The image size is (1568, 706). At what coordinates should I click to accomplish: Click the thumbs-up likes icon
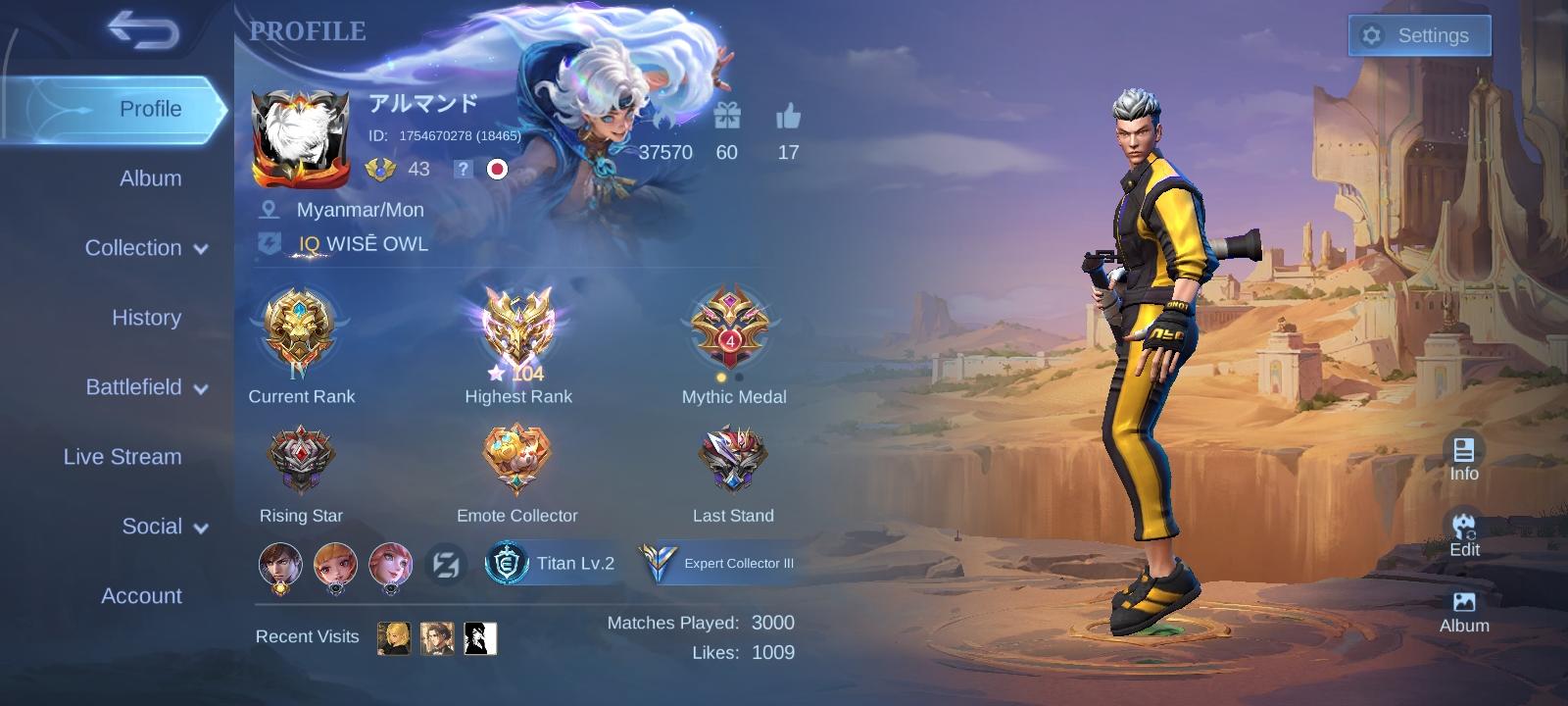pyautogui.click(x=788, y=120)
